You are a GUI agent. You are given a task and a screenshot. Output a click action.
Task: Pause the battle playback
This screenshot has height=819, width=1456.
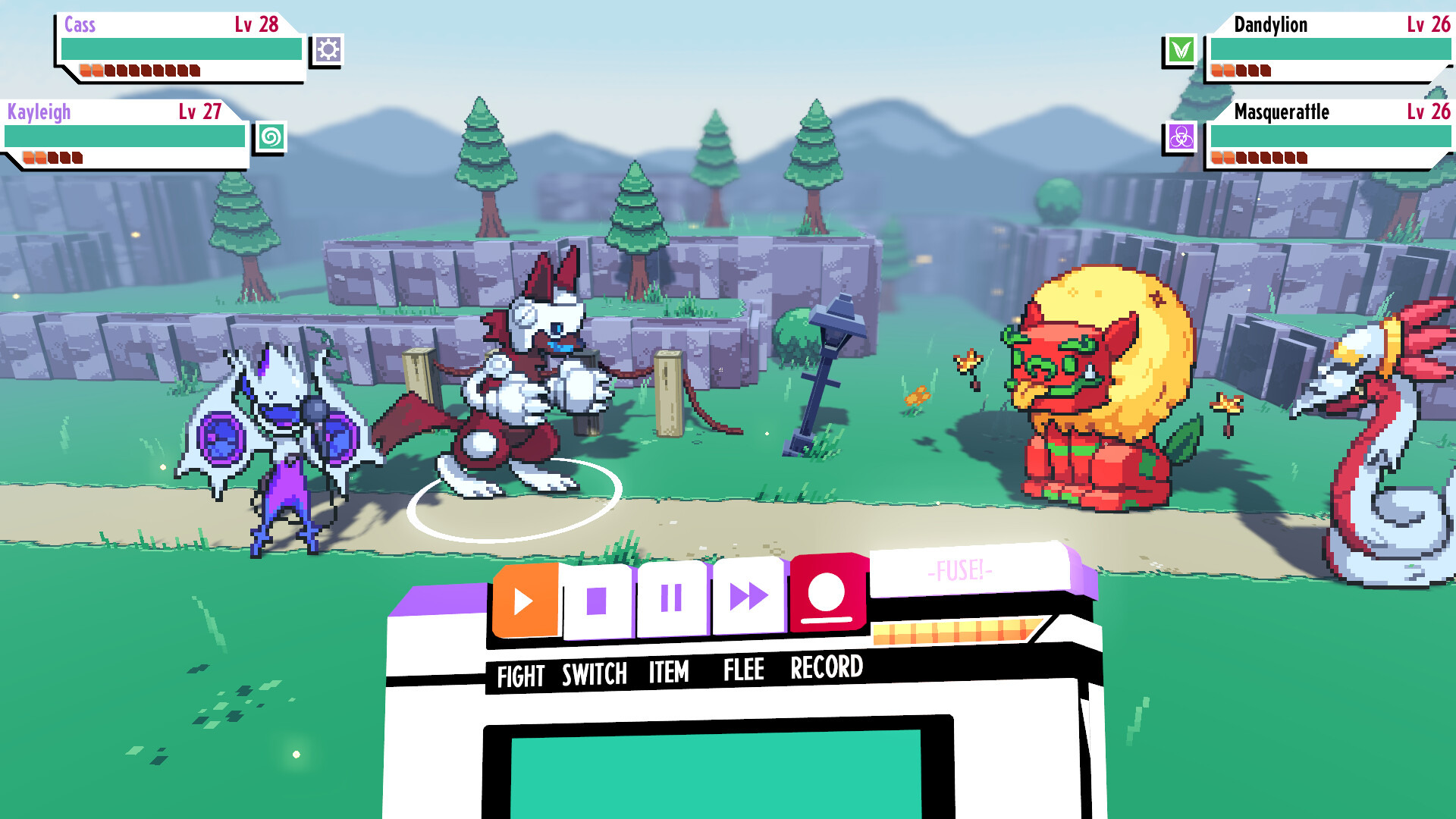coord(672,599)
